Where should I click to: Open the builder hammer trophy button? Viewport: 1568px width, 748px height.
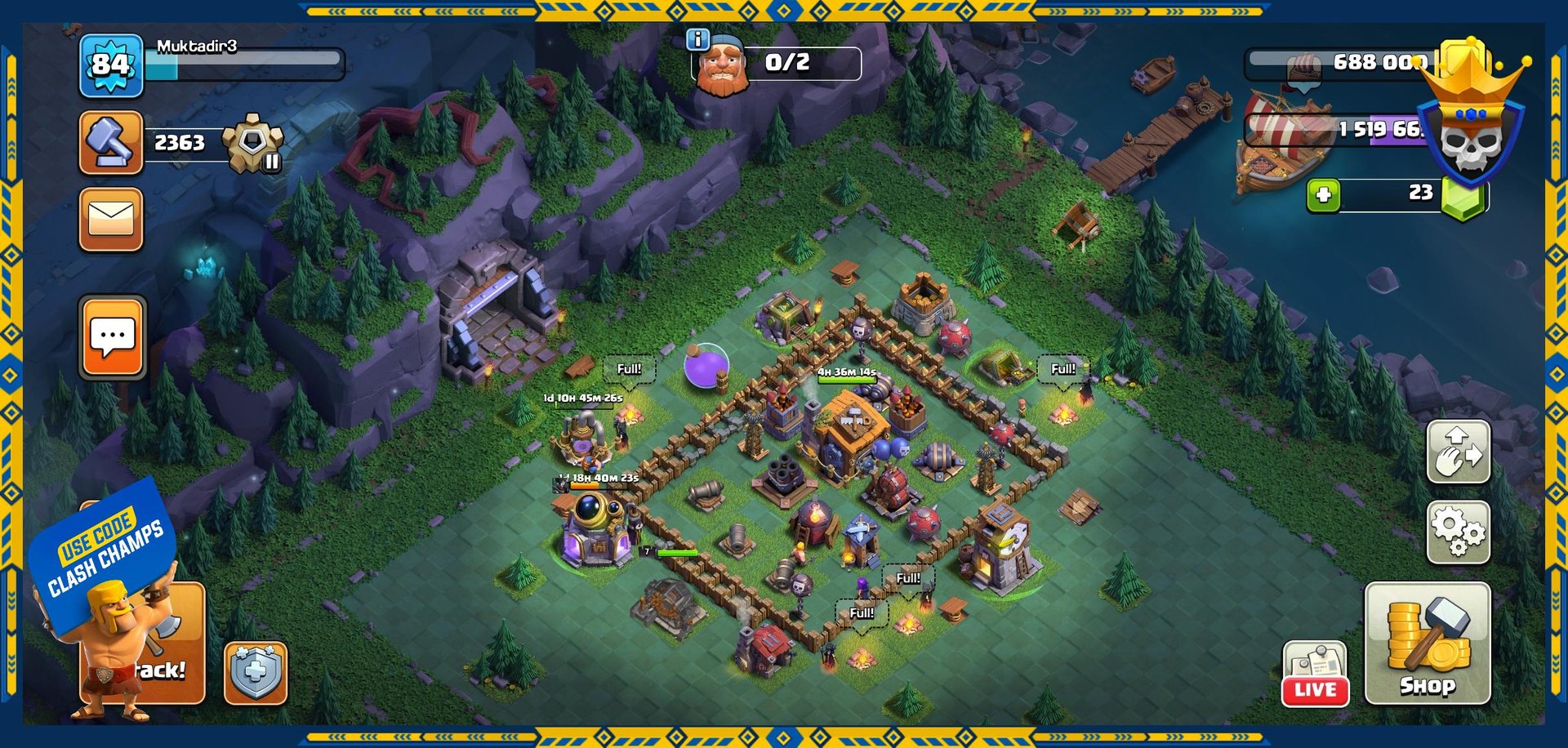[x=111, y=143]
